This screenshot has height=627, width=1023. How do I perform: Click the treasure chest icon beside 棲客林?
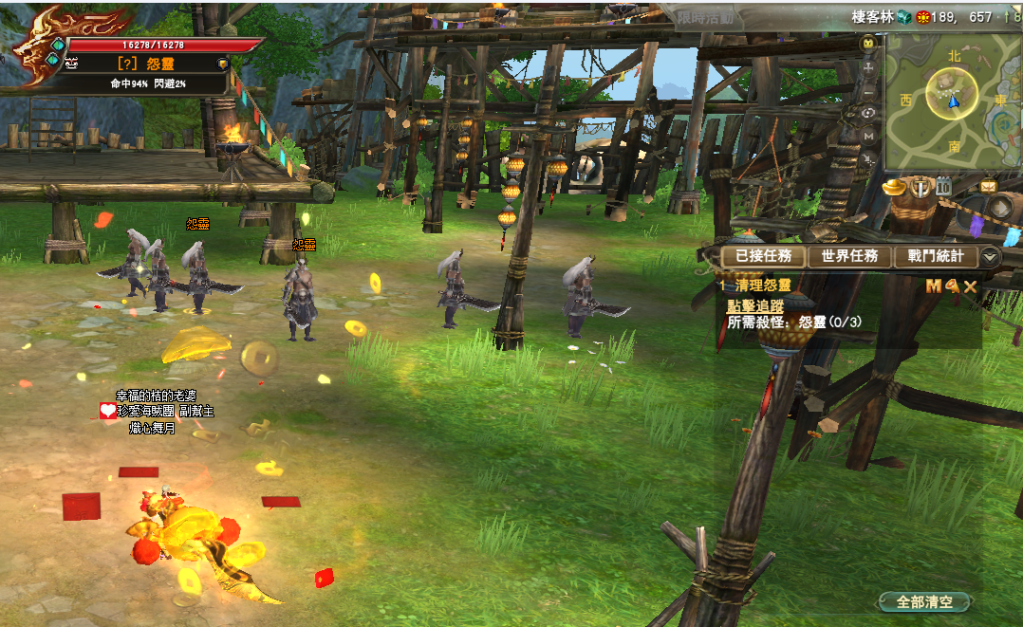[x=902, y=17]
